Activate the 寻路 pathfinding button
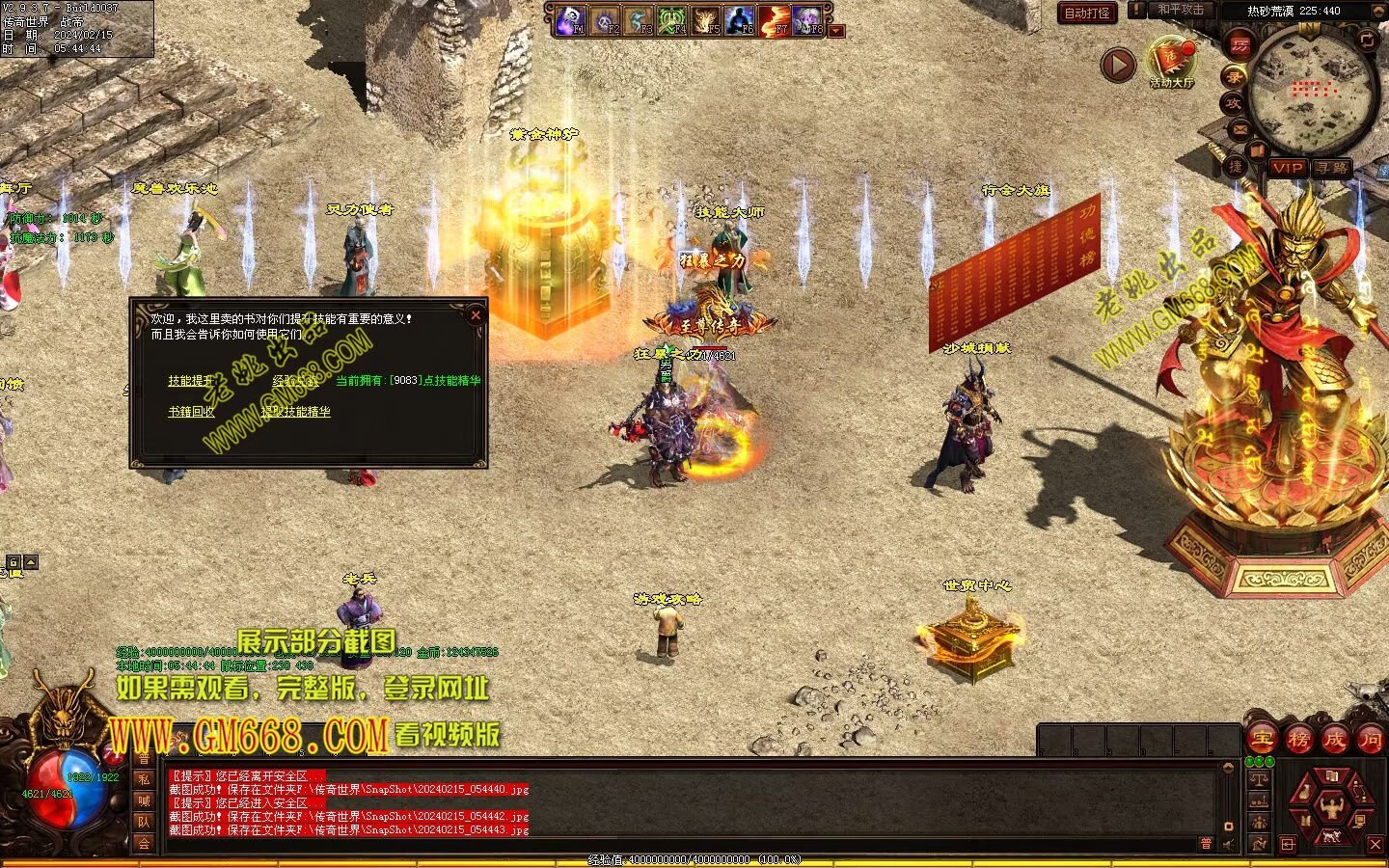1389x868 pixels. 1332,168
